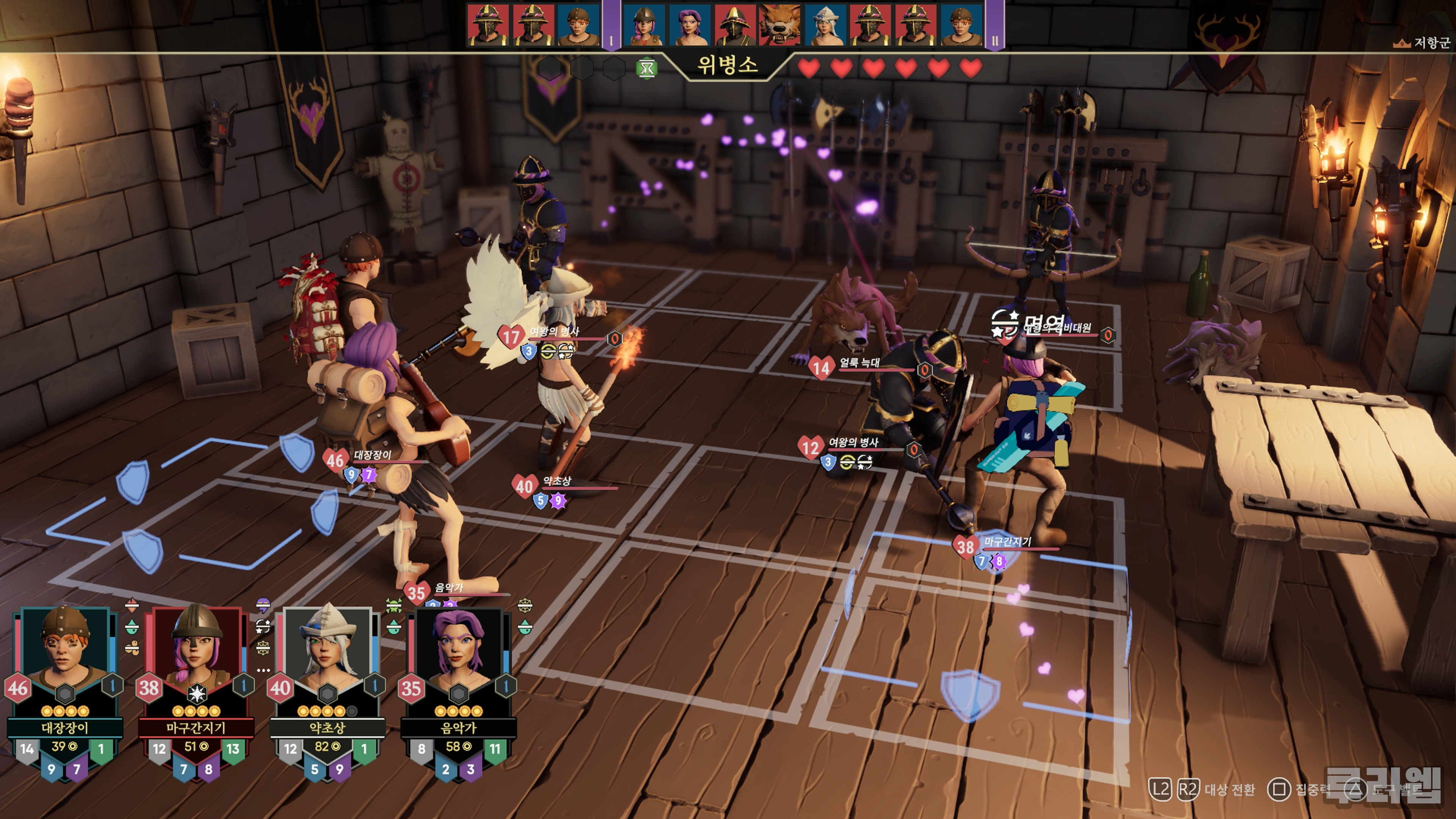
Task: Target the 얼룩 늑대 enemy nameplate
Action: [x=859, y=363]
